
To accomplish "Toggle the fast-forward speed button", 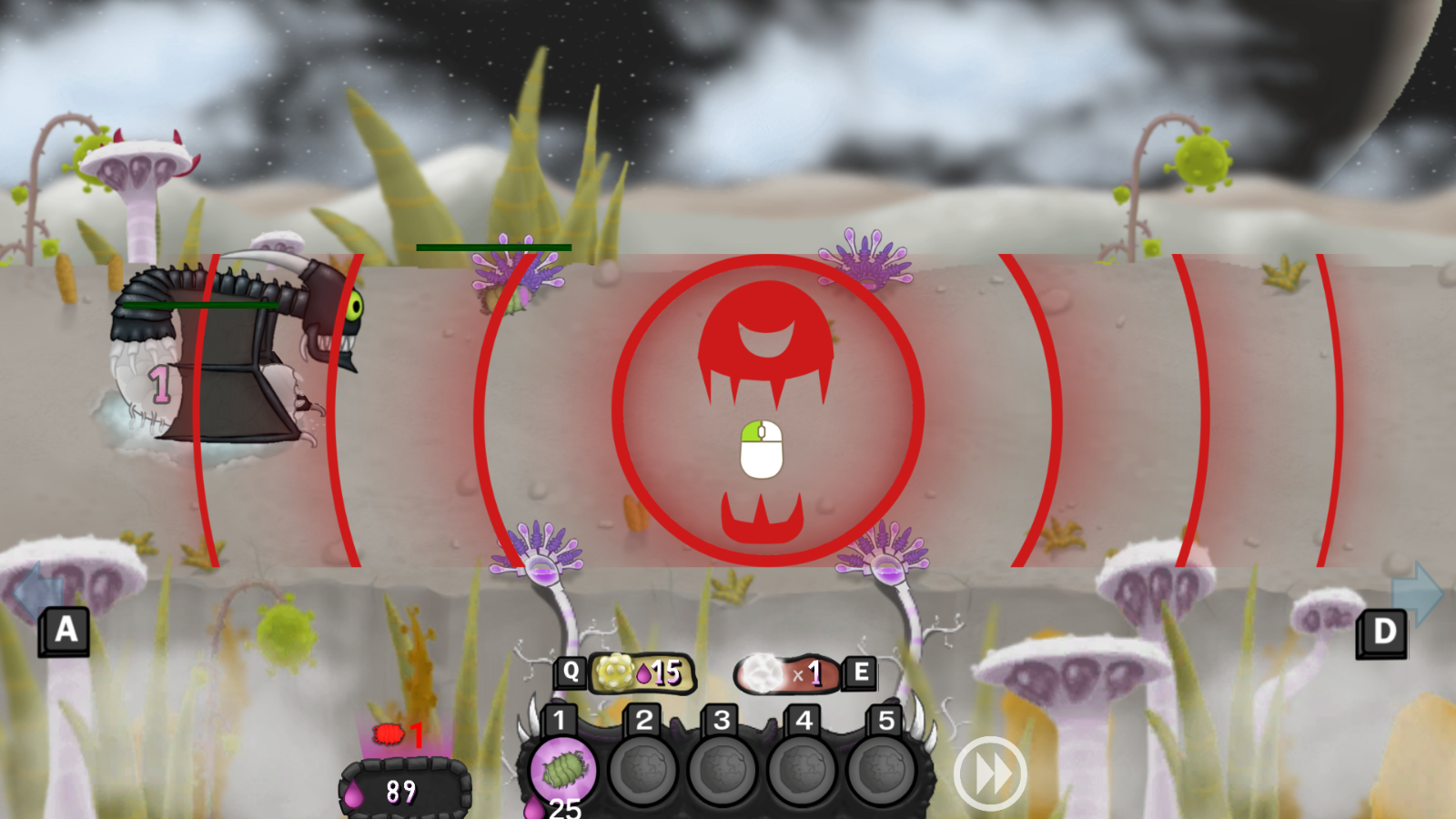I will tap(990, 774).
